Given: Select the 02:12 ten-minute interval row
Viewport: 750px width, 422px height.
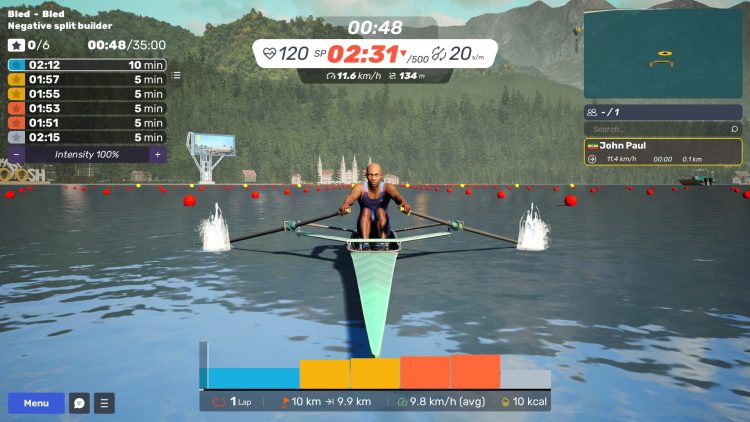Looking at the screenshot, I should tap(86, 65).
